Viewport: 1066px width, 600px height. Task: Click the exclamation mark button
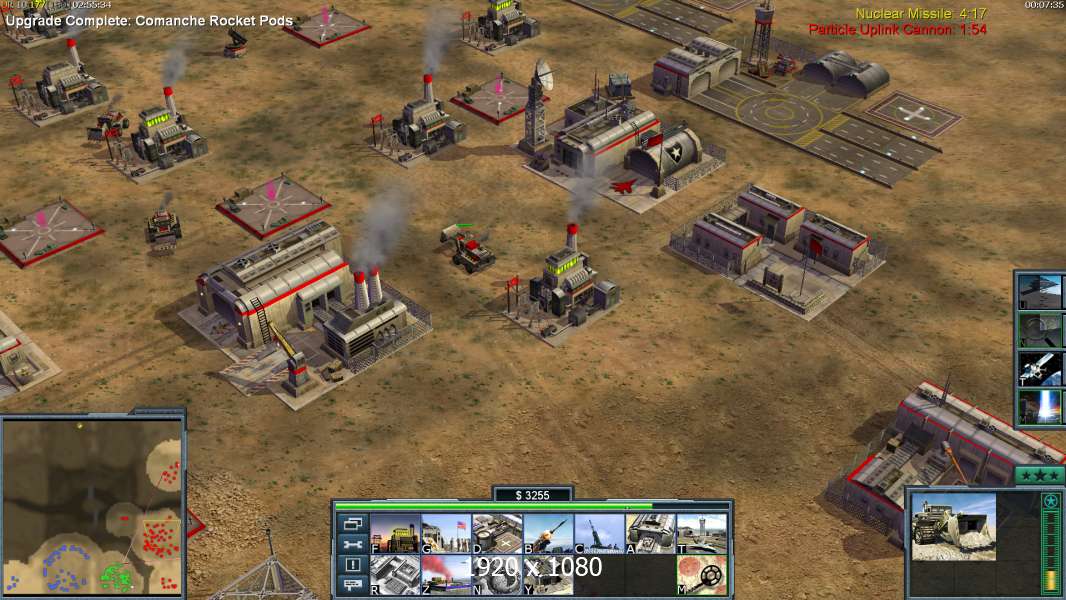[x=352, y=565]
